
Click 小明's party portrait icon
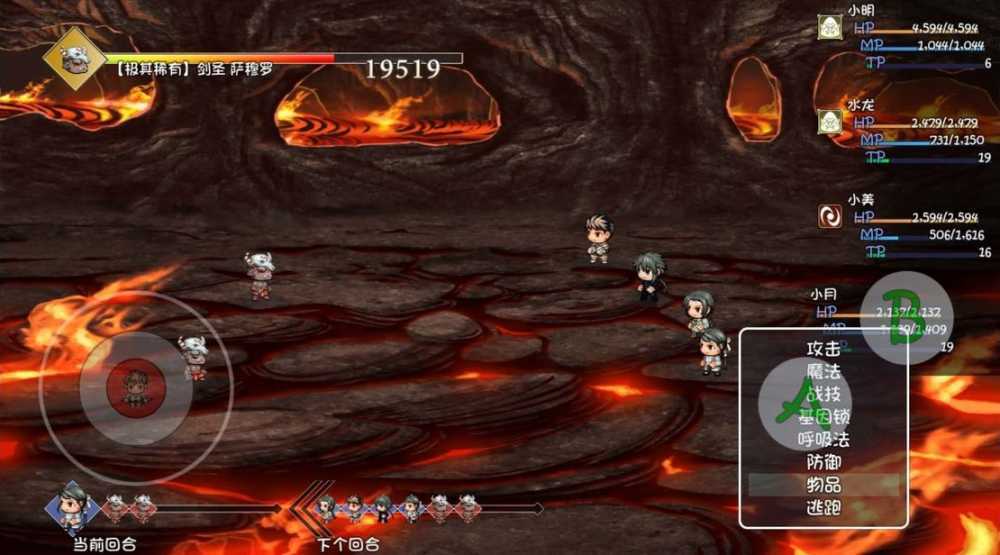pos(829,28)
